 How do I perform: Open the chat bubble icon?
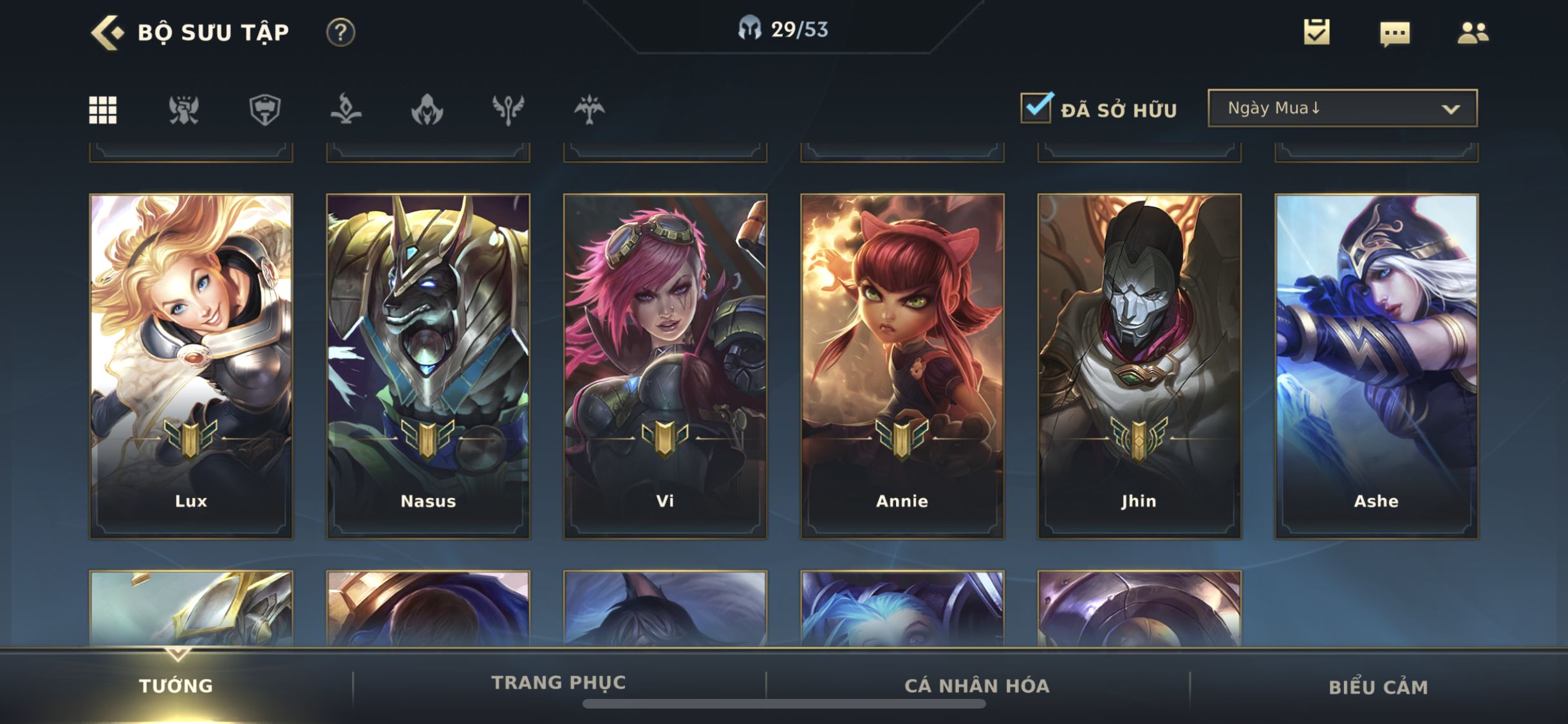1395,33
